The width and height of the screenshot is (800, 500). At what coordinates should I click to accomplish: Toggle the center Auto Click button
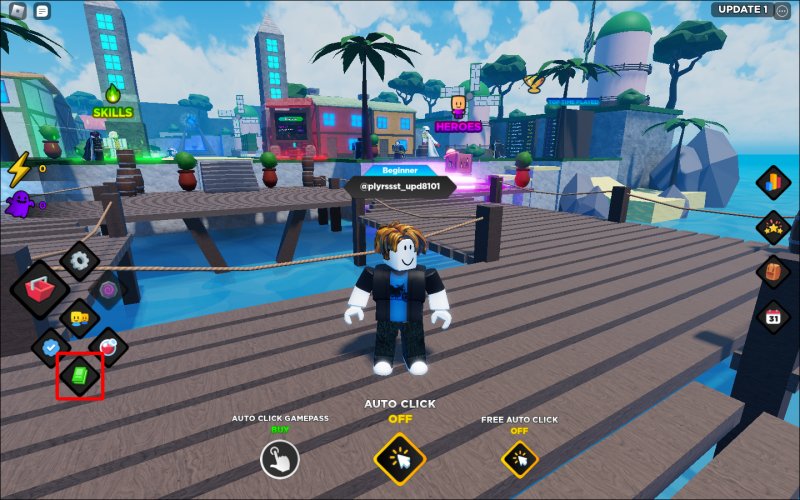point(400,459)
